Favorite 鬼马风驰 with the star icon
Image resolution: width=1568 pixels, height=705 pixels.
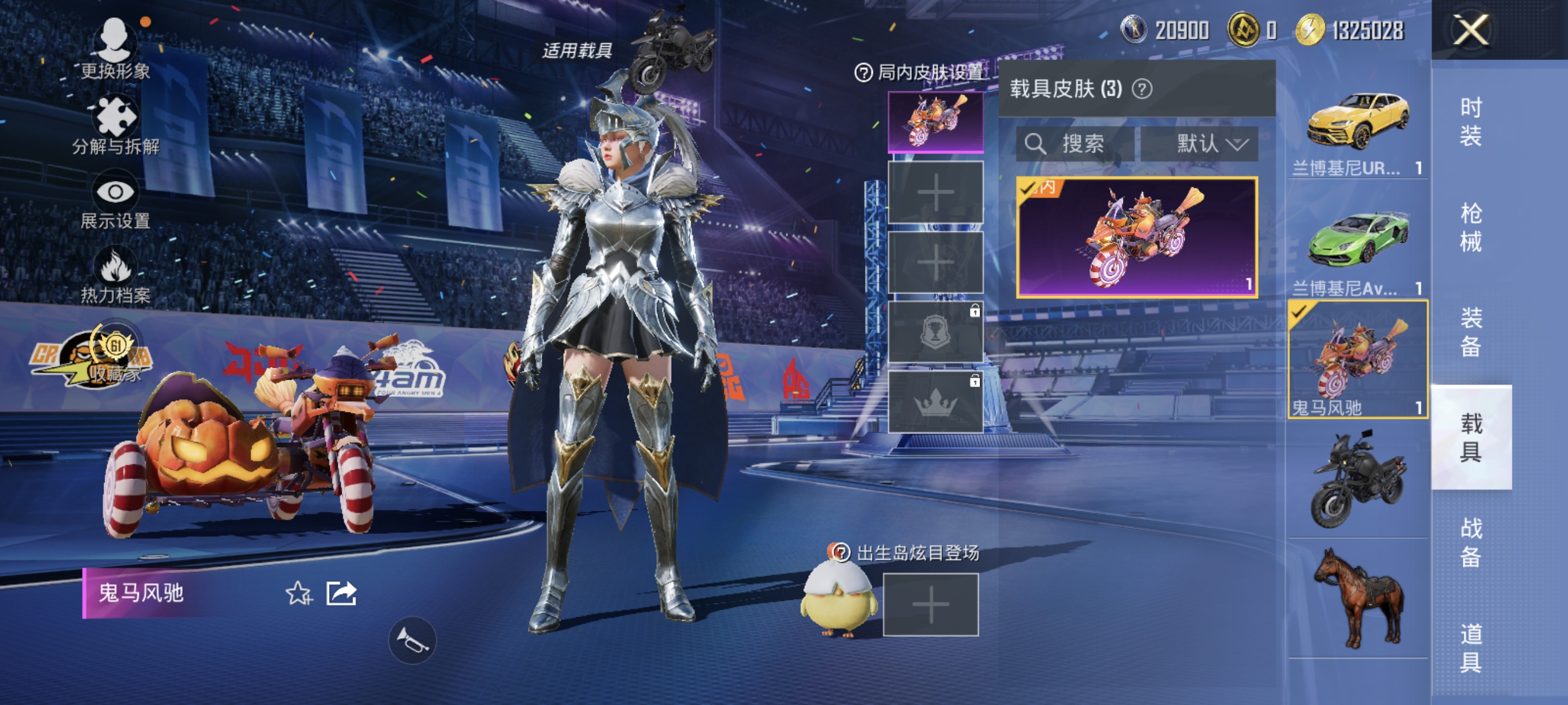(298, 593)
